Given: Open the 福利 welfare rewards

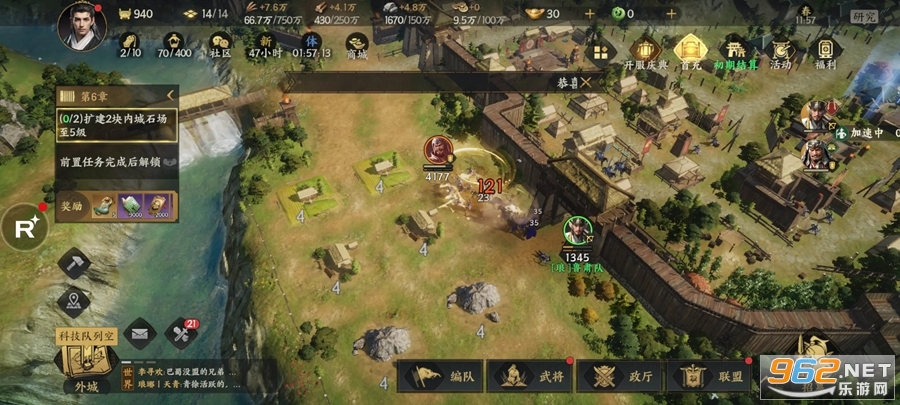Looking at the screenshot, I should (x=826, y=51).
